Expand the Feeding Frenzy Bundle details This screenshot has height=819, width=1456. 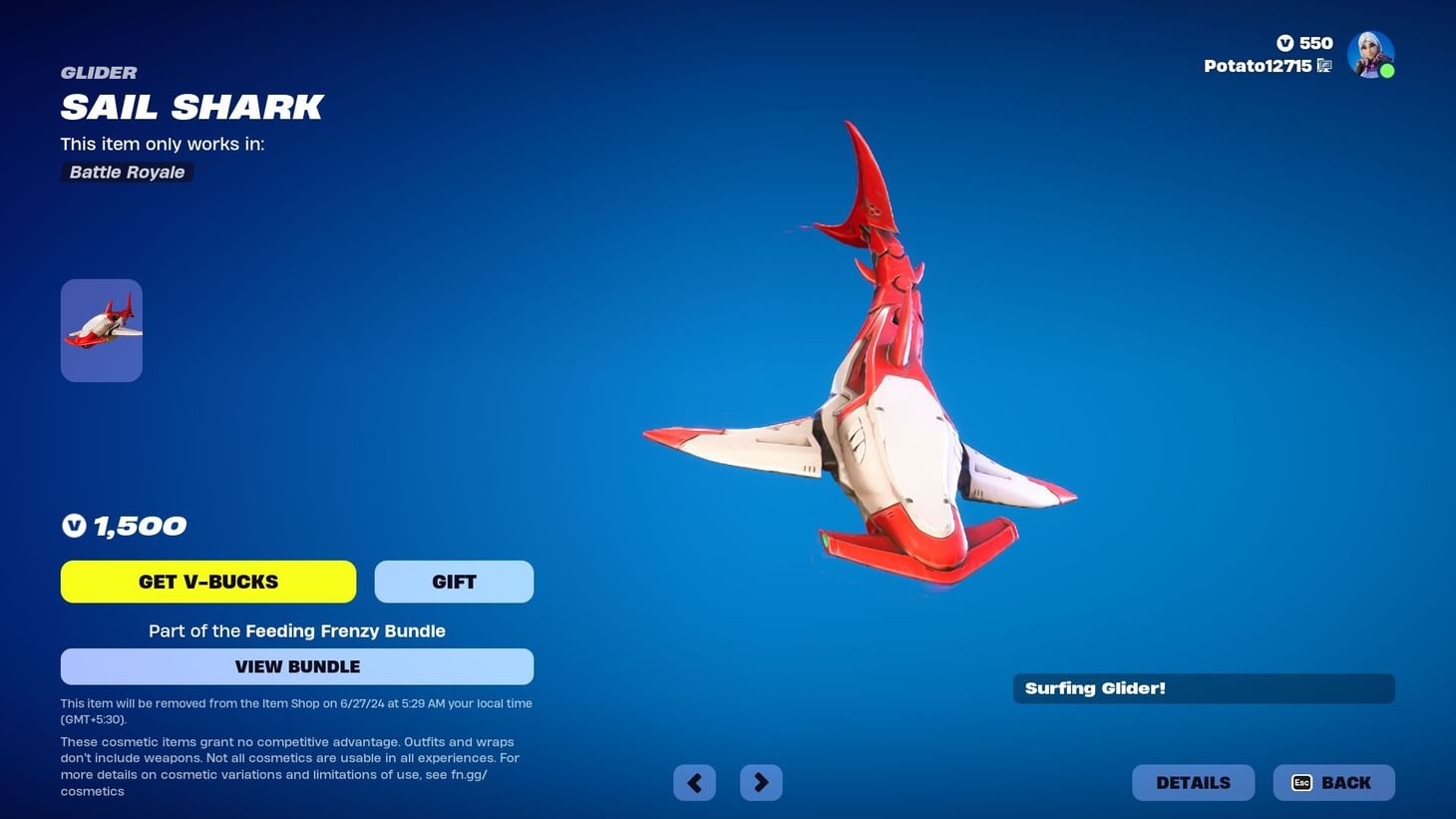click(x=344, y=630)
